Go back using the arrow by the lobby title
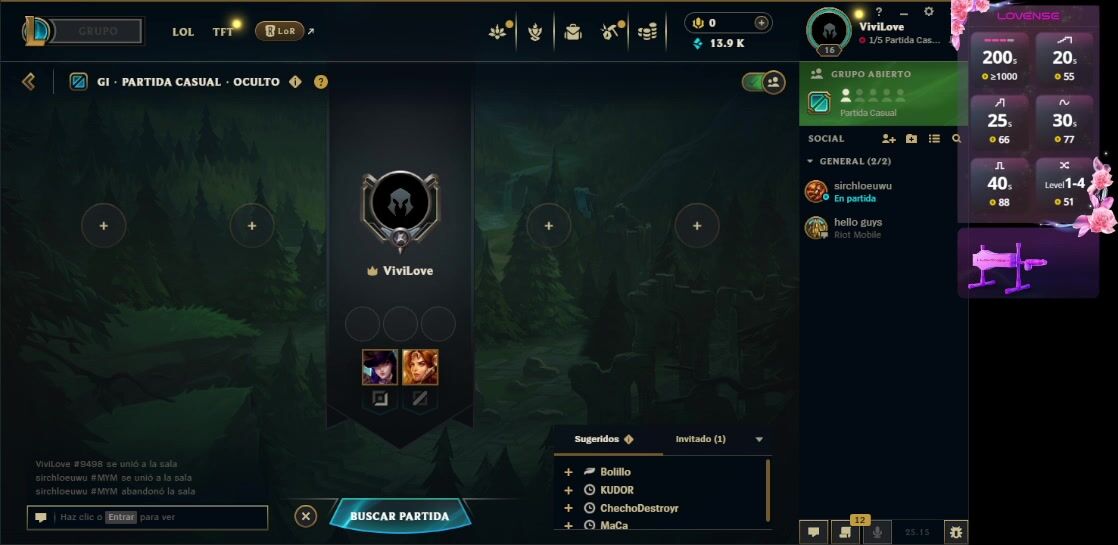The width and height of the screenshot is (1118, 545). (29, 81)
